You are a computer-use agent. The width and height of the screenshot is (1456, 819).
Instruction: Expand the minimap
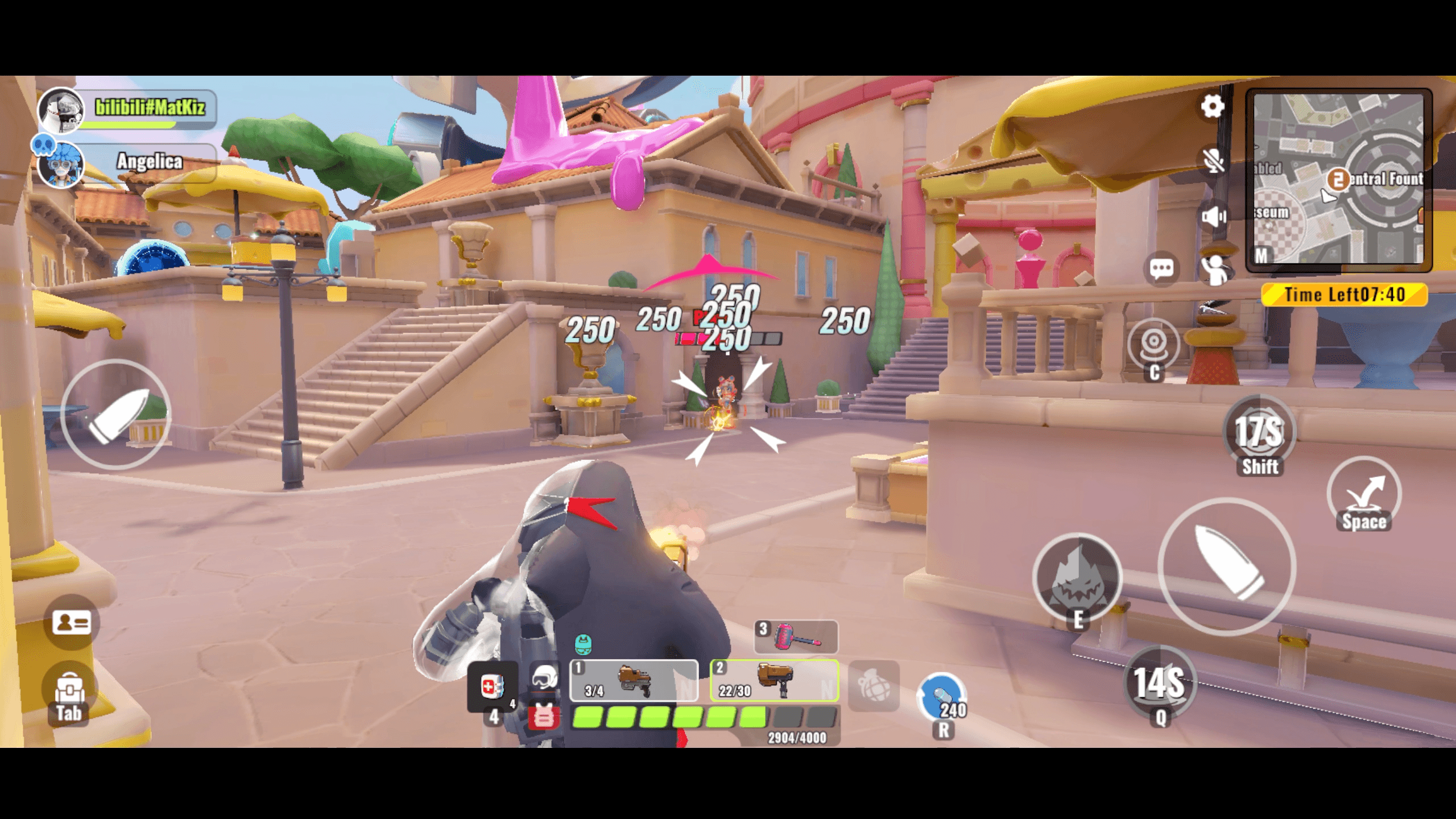1338,179
